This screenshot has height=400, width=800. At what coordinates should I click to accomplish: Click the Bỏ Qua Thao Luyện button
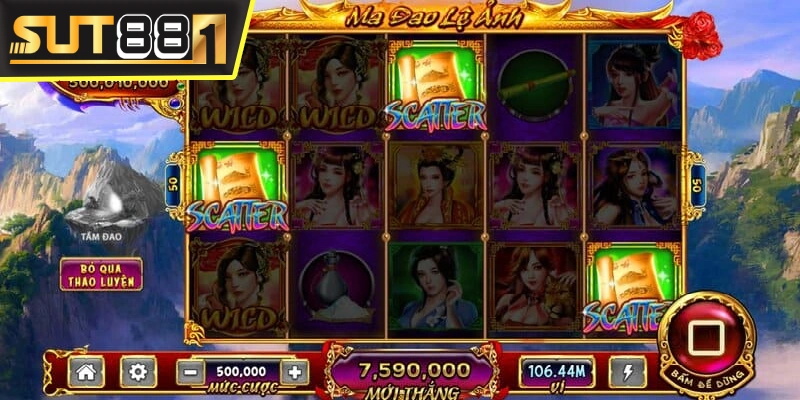point(101,273)
